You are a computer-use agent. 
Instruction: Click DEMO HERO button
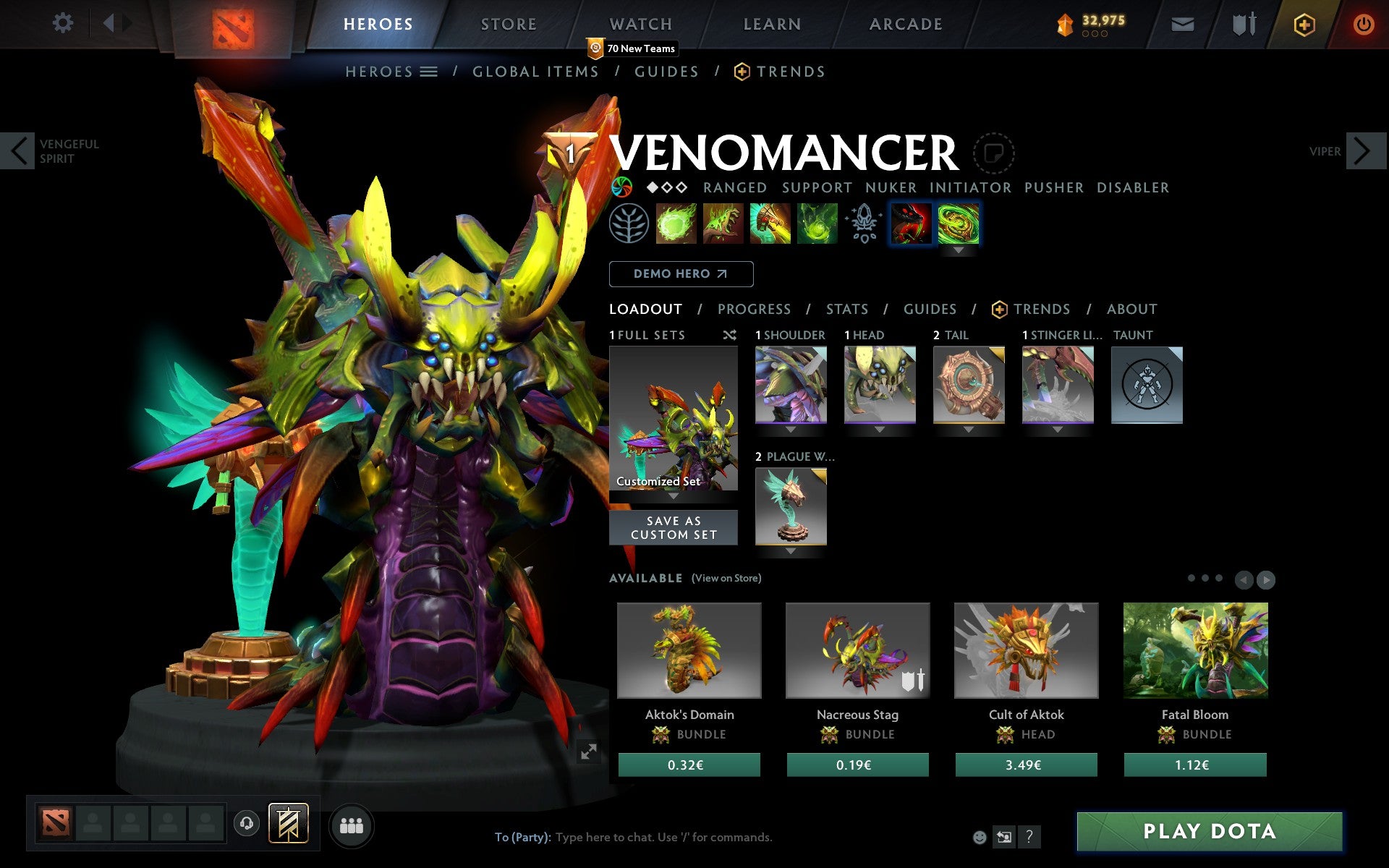point(681,274)
